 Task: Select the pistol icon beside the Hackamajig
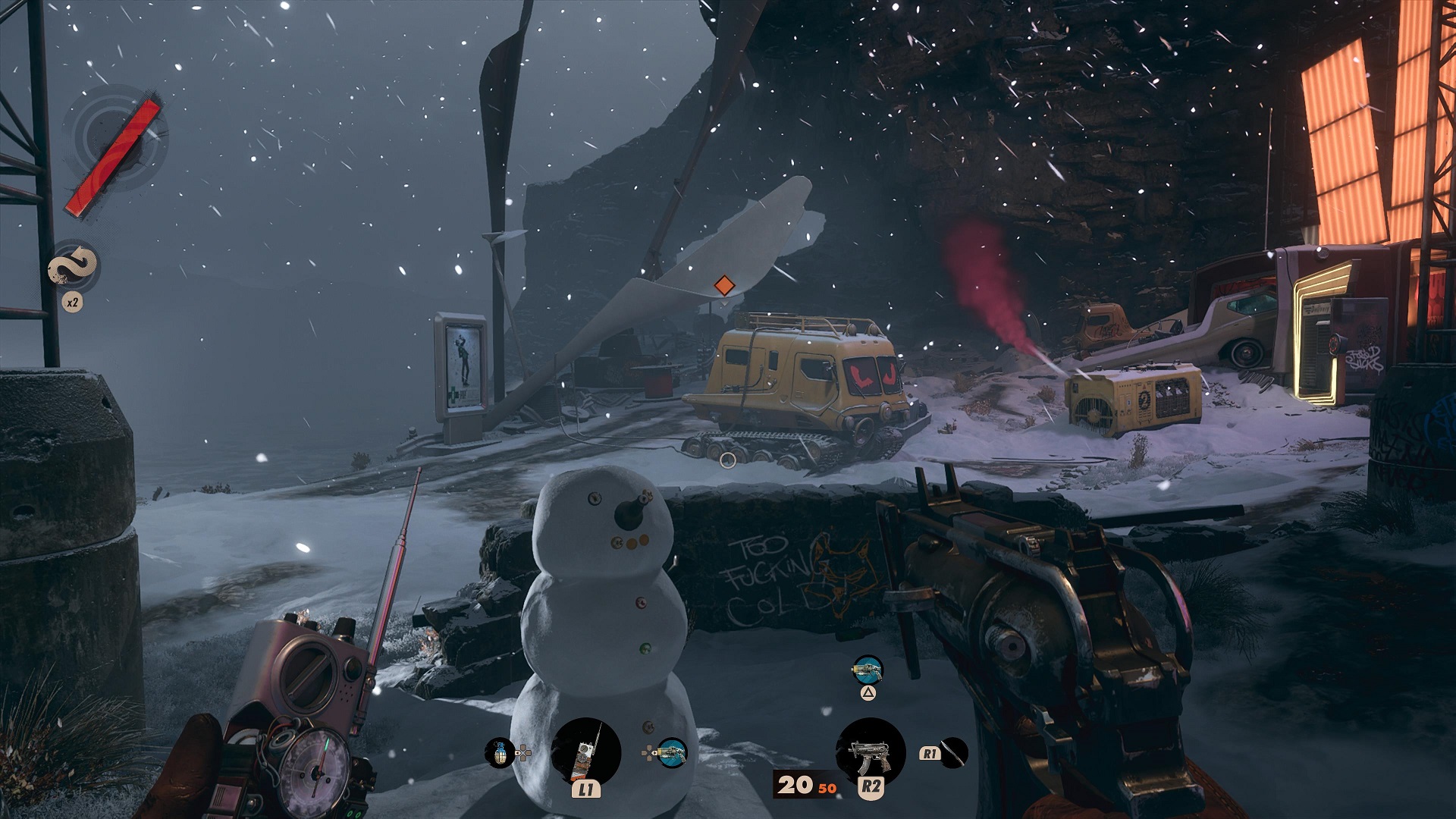coord(671,753)
